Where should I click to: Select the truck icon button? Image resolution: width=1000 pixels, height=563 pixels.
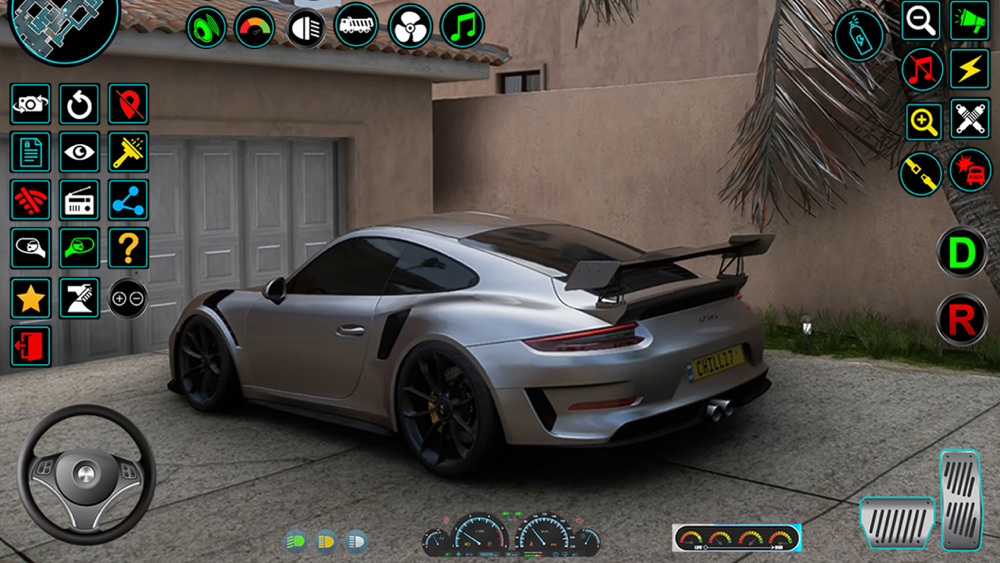356,26
